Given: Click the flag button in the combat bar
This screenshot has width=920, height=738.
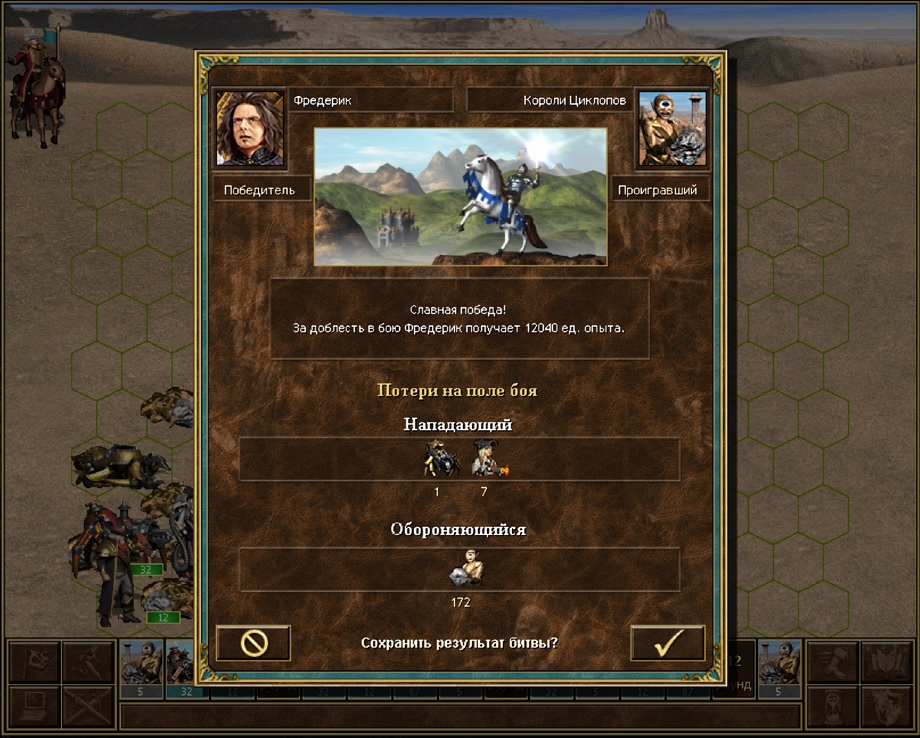Looking at the screenshot, I should click(32, 661).
